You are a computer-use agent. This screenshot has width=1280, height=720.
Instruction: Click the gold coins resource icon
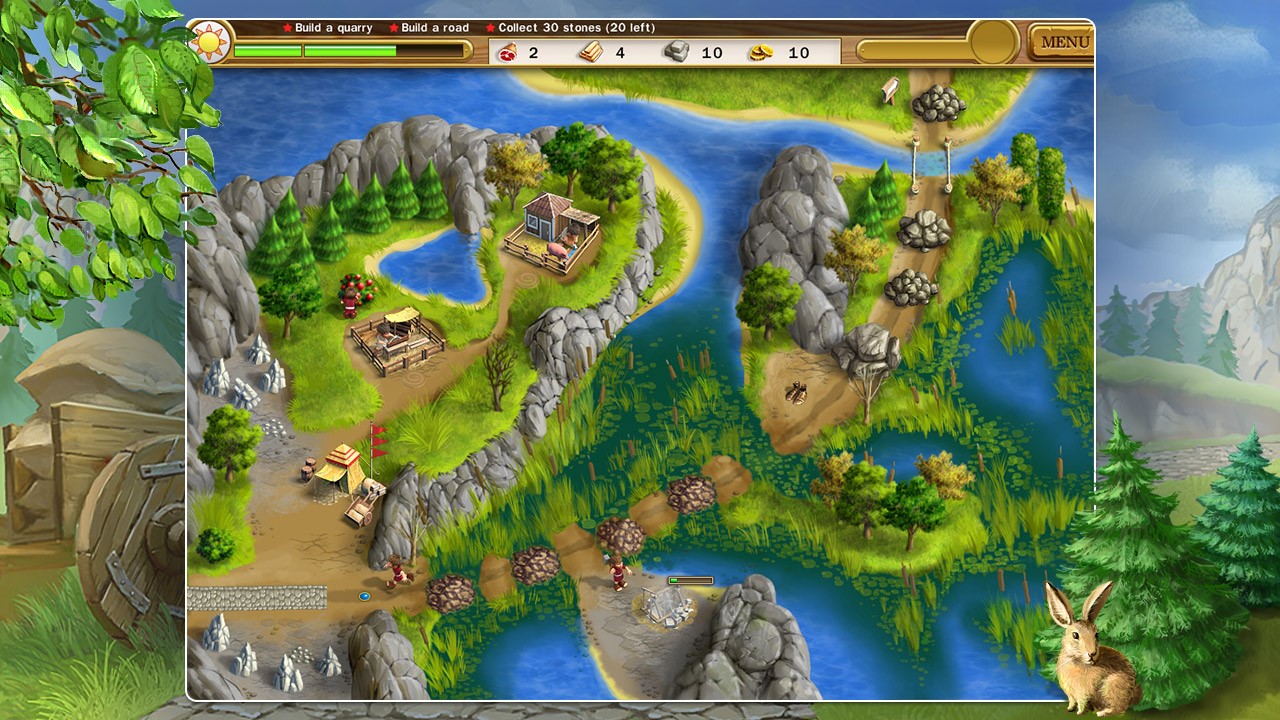pyautogui.click(x=765, y=52)
